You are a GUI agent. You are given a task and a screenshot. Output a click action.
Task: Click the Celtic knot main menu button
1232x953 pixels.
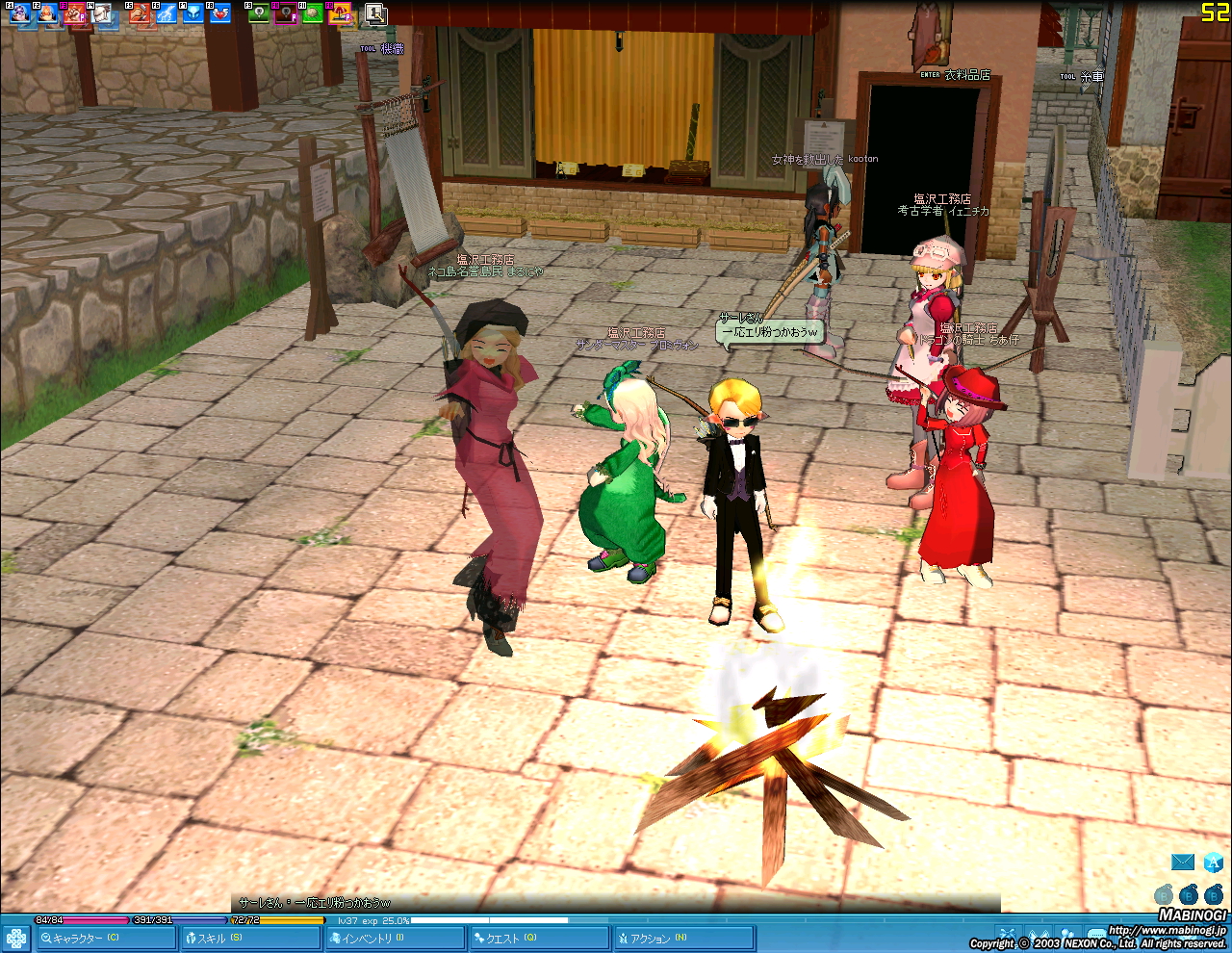pos(16,938)
